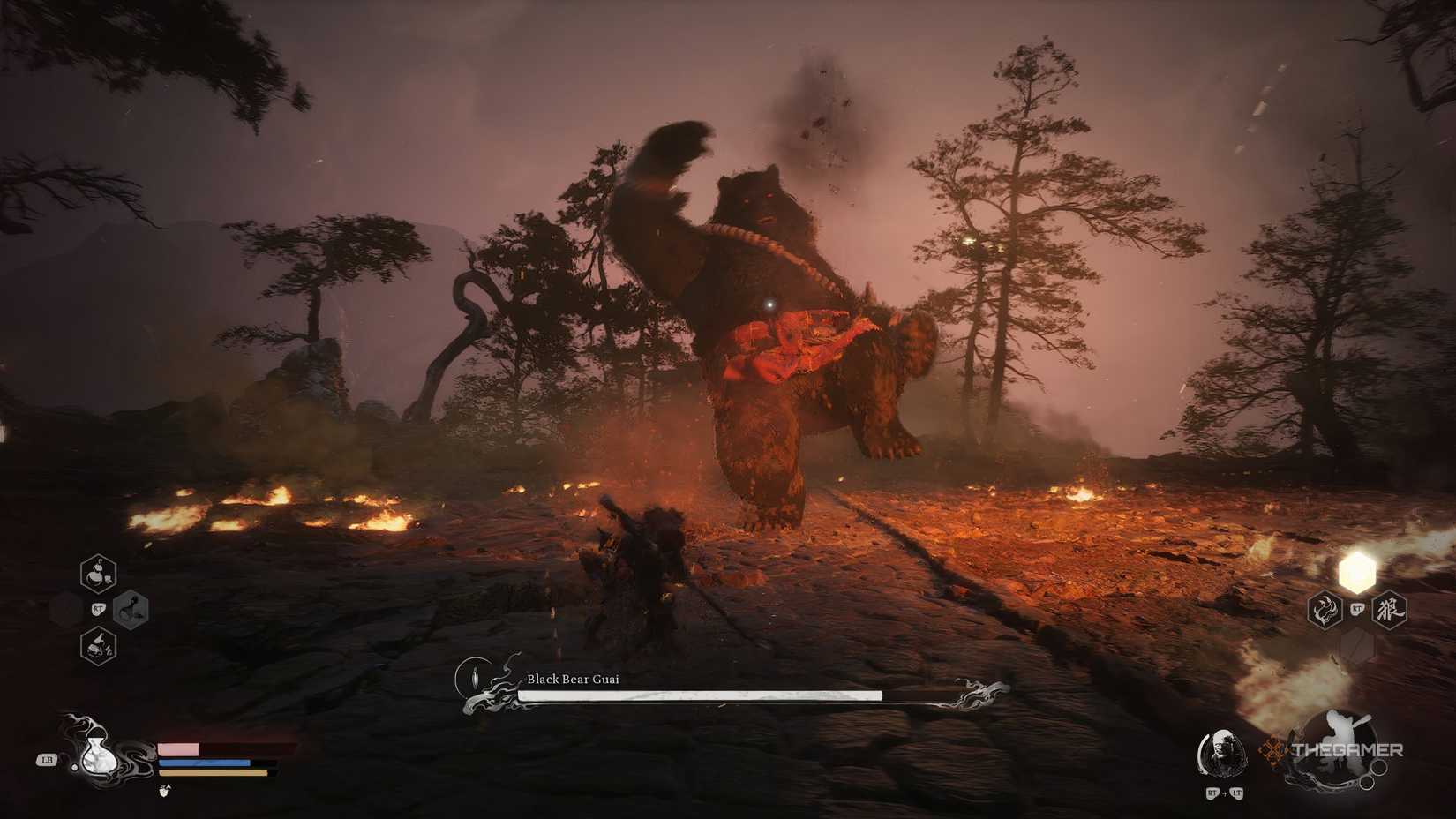
Task: Click the Black Bear Guai health bar
Action: pyautogui.click(x=702, y=695)
